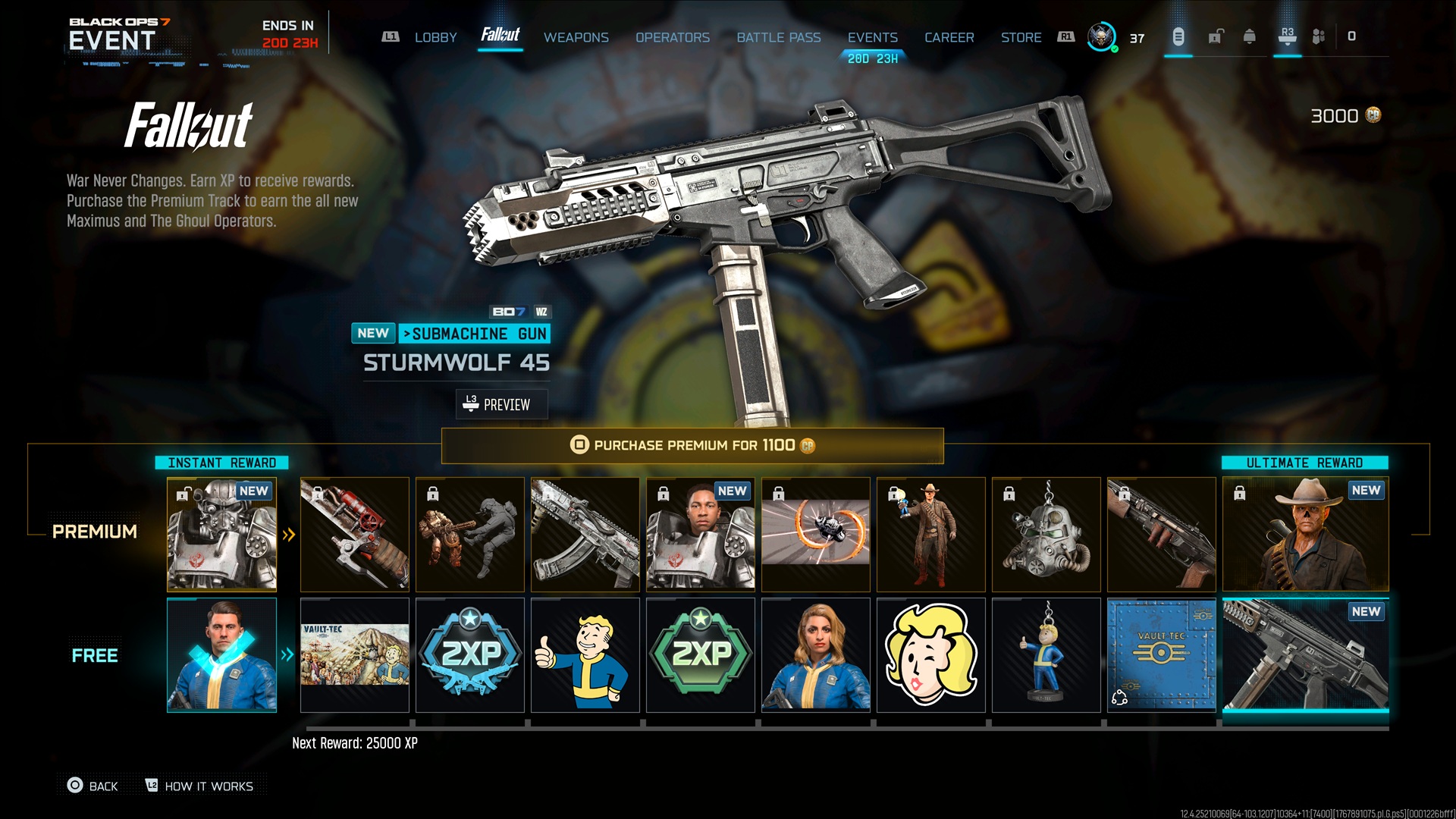The image size is (1456, 819).
Task: Switch to the Fallout event tab
Action: [x=500, y=36]
